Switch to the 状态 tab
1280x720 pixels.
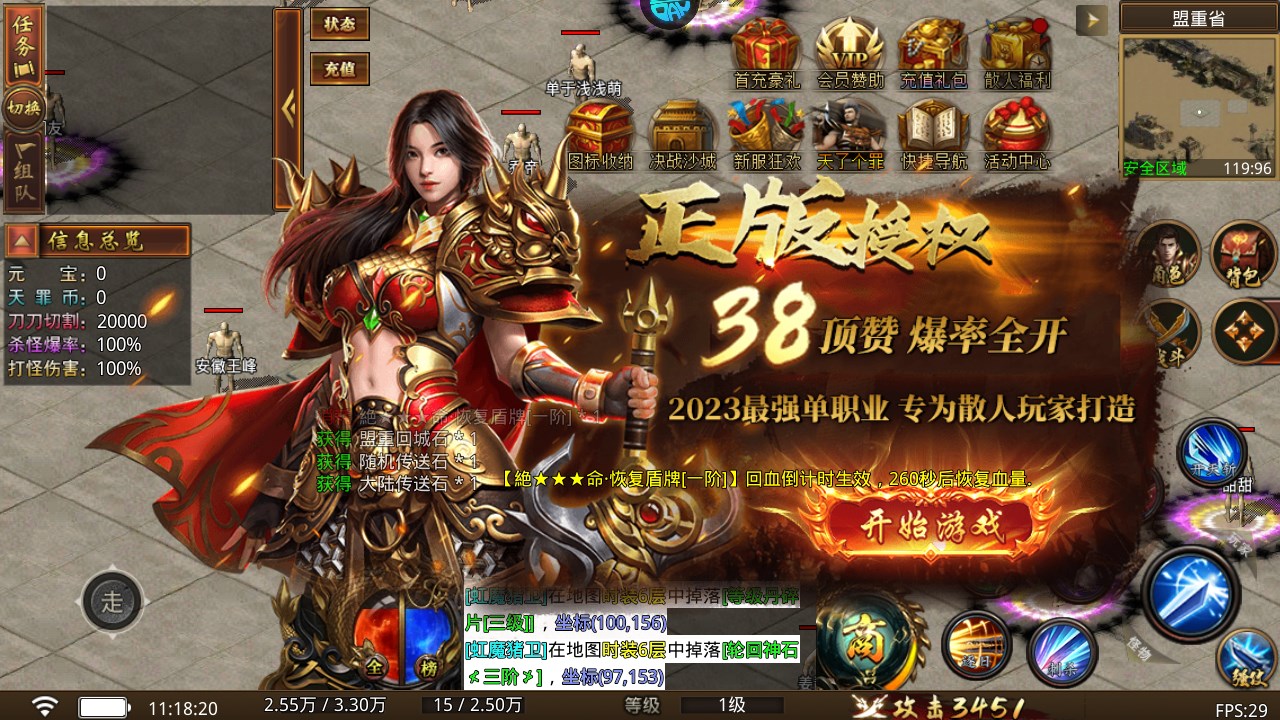tap(338, 23)
